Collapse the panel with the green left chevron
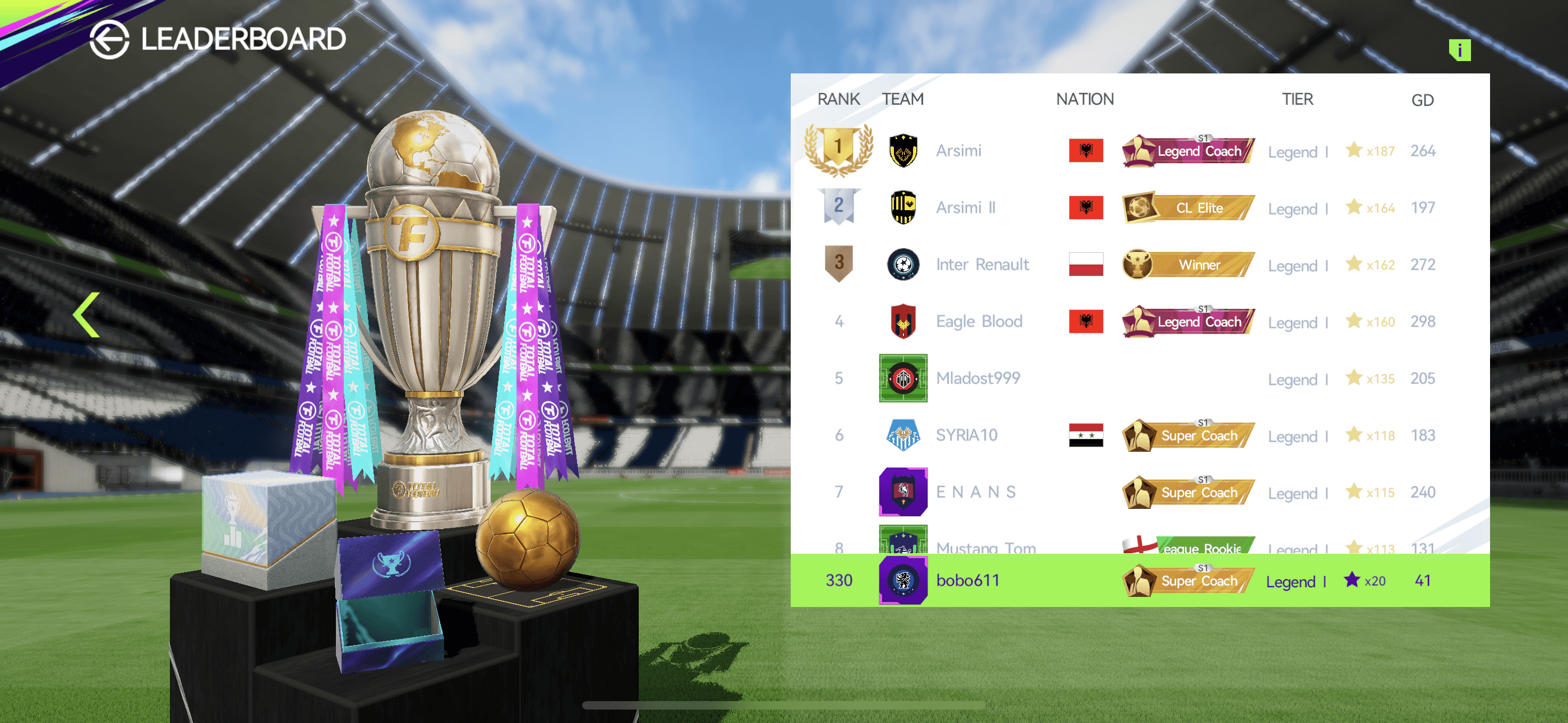Viewport: 1568px width, 723px height. click(x=85, y=313)
